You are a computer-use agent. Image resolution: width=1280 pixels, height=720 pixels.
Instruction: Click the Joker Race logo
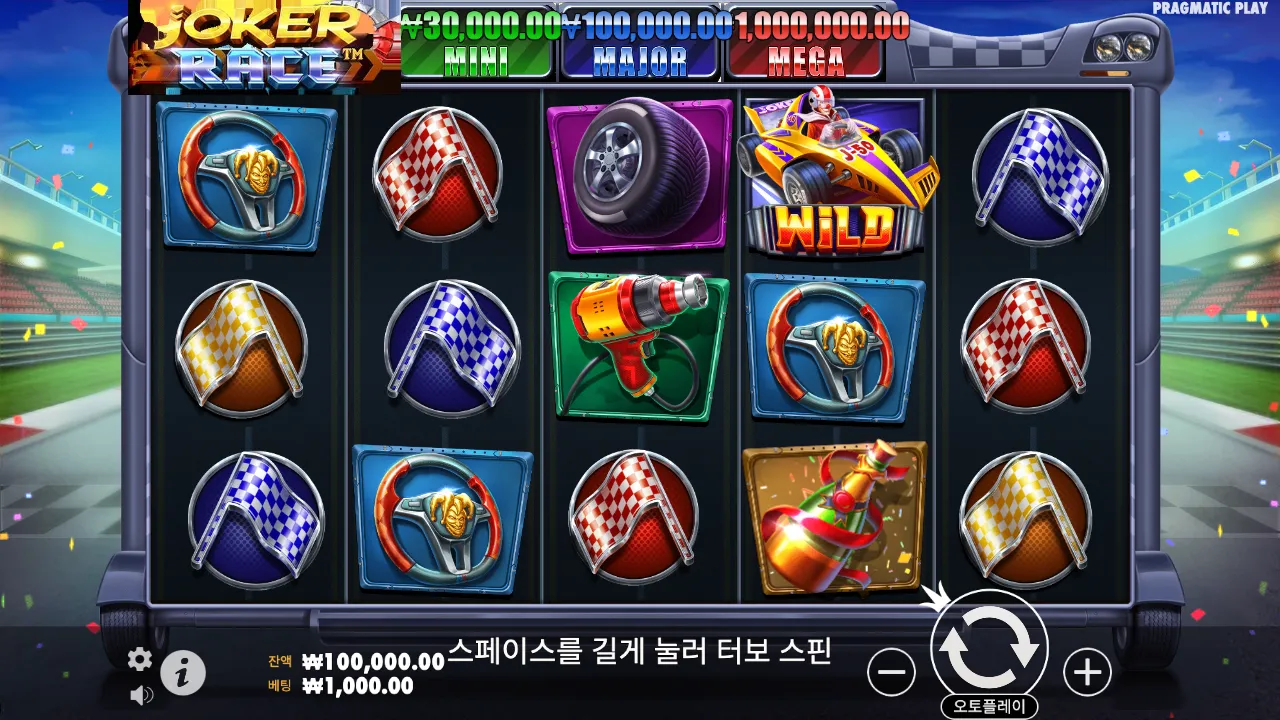click(255, 45)
